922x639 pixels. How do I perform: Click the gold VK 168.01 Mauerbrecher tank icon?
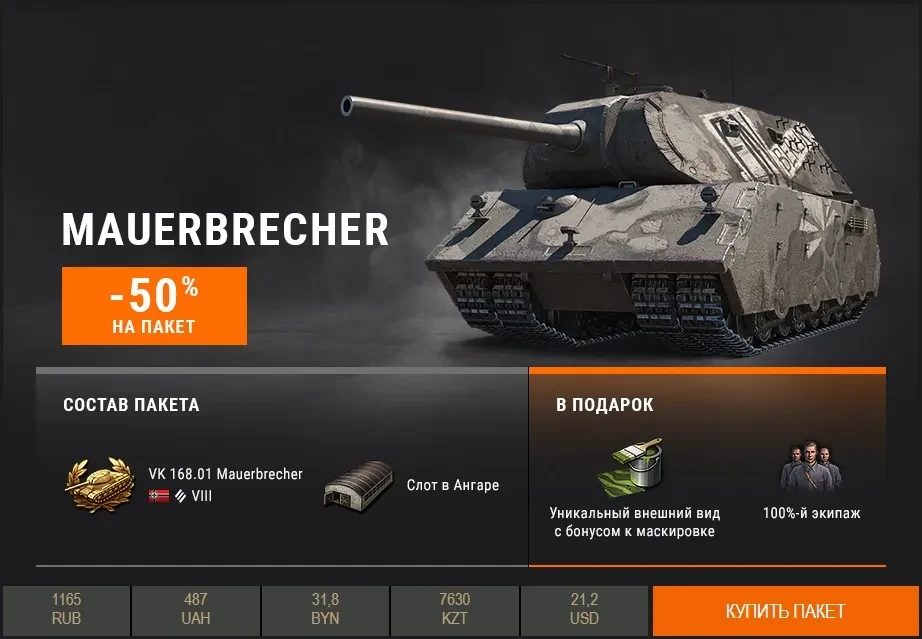coord(102,484)
